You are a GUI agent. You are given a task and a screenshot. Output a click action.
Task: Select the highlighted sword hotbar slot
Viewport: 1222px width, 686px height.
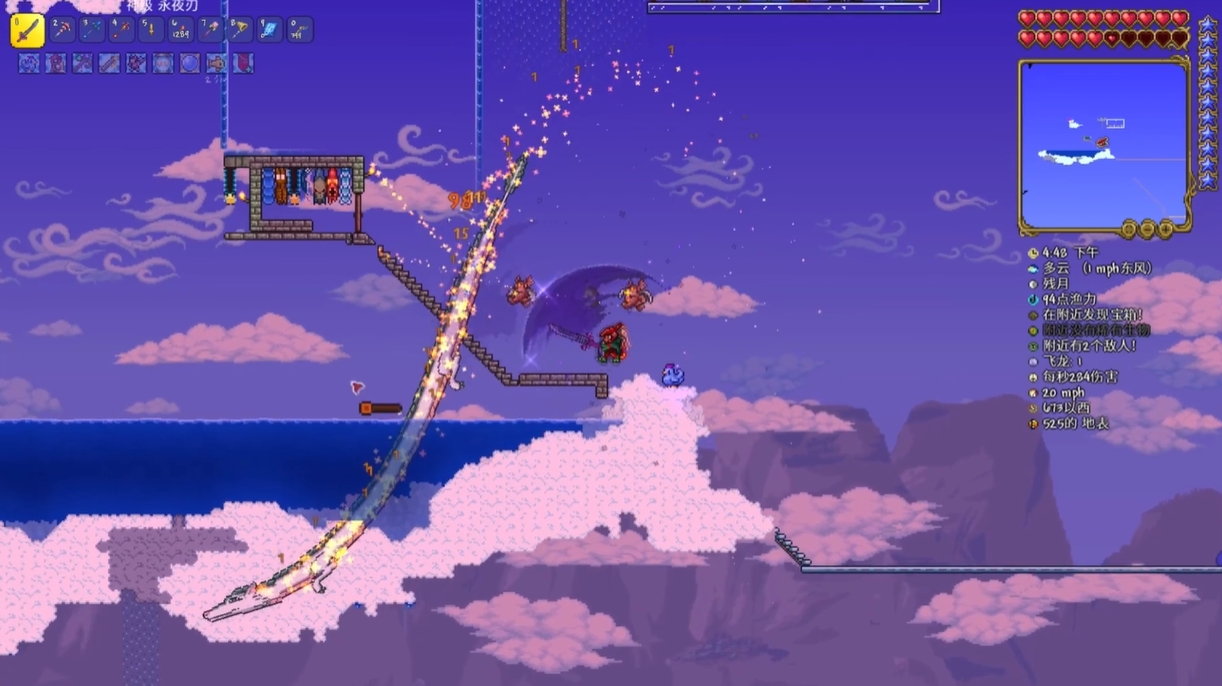point(27,31)
